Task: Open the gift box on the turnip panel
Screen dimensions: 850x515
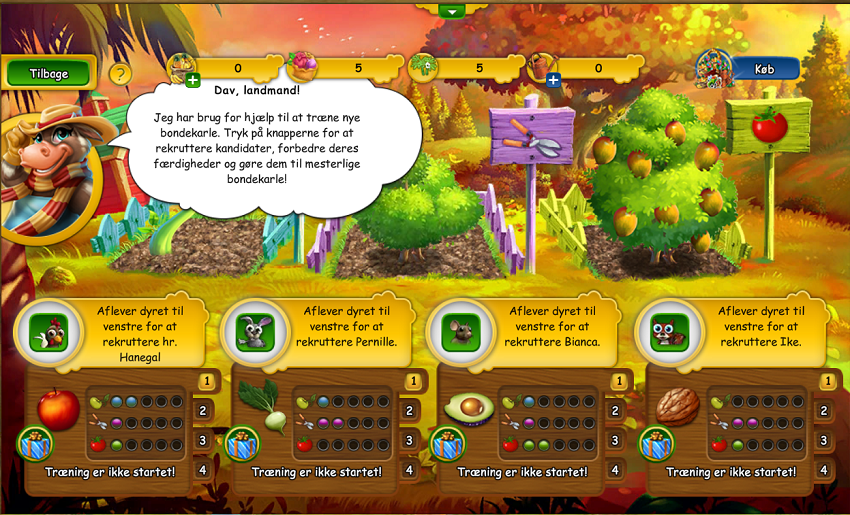Action: pyautogui.click(x=242, y=444)
